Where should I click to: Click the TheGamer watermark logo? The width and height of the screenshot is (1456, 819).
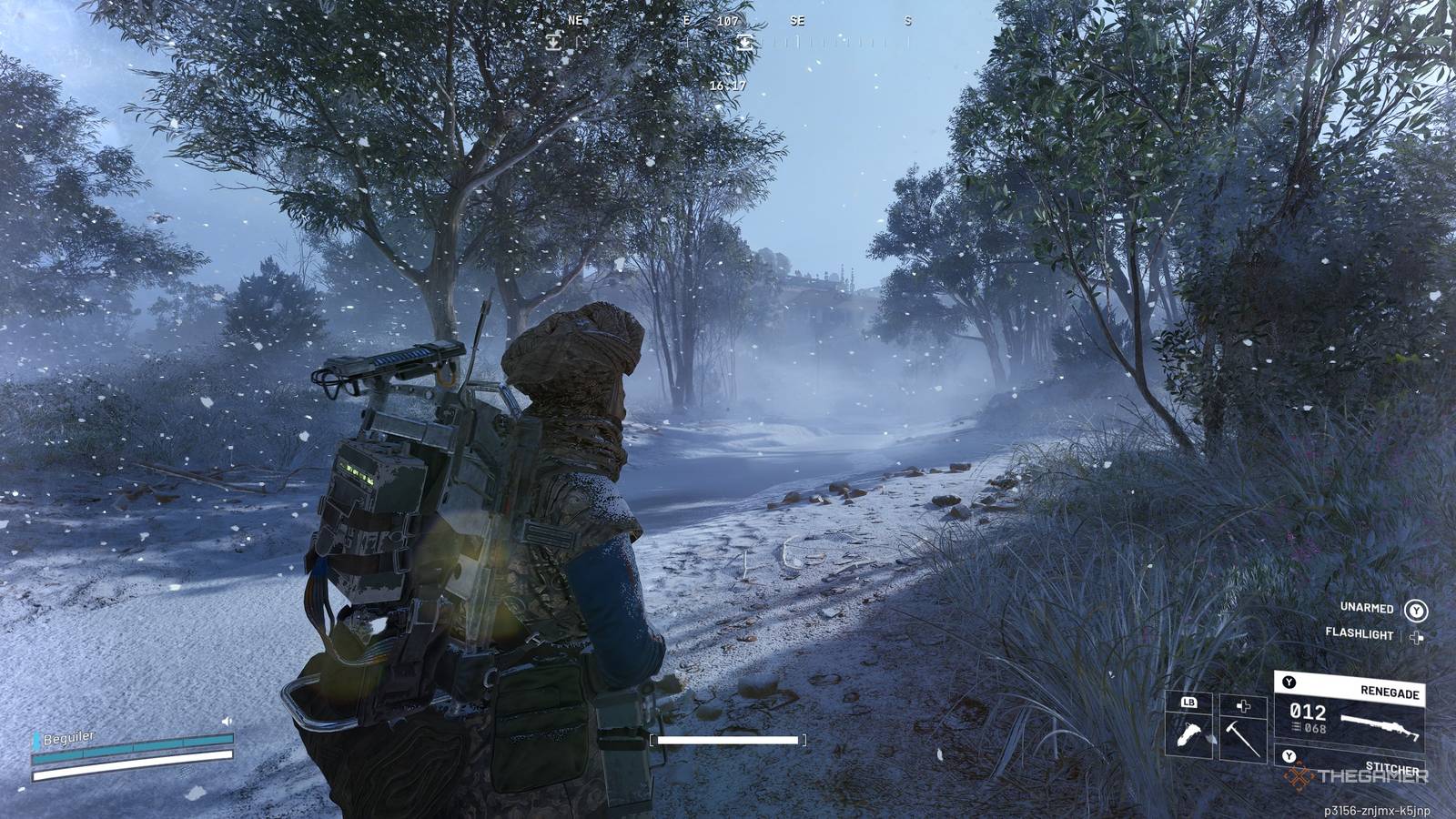[x=1358, y=776]
